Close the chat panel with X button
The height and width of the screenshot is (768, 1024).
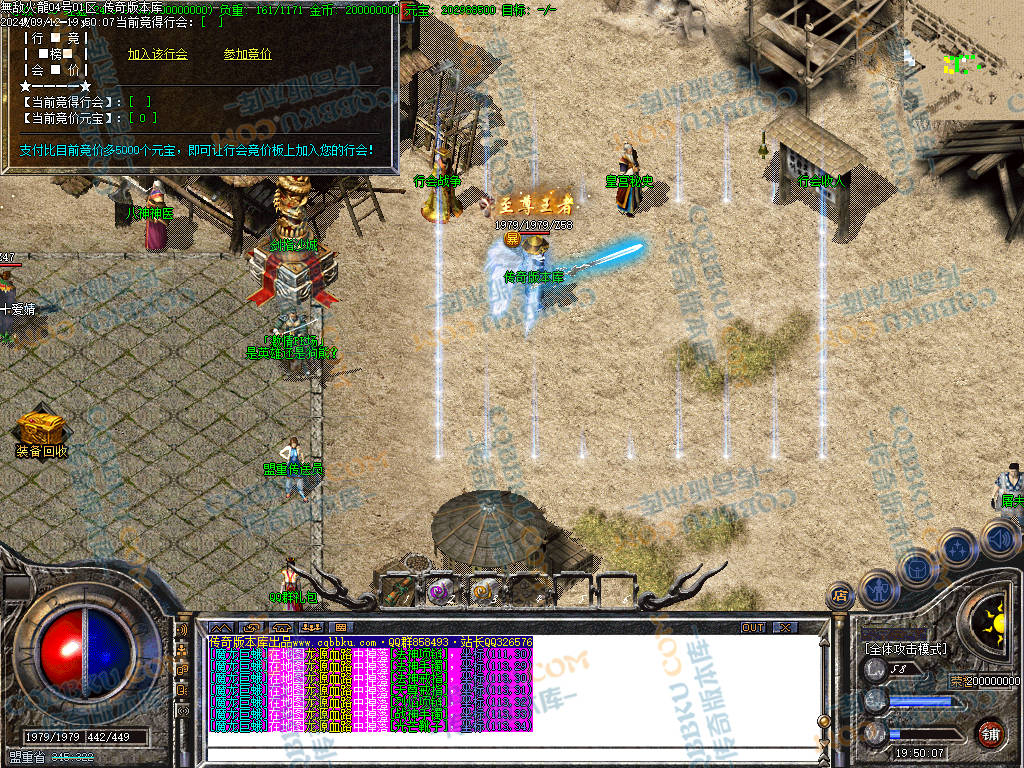point(786,627)
